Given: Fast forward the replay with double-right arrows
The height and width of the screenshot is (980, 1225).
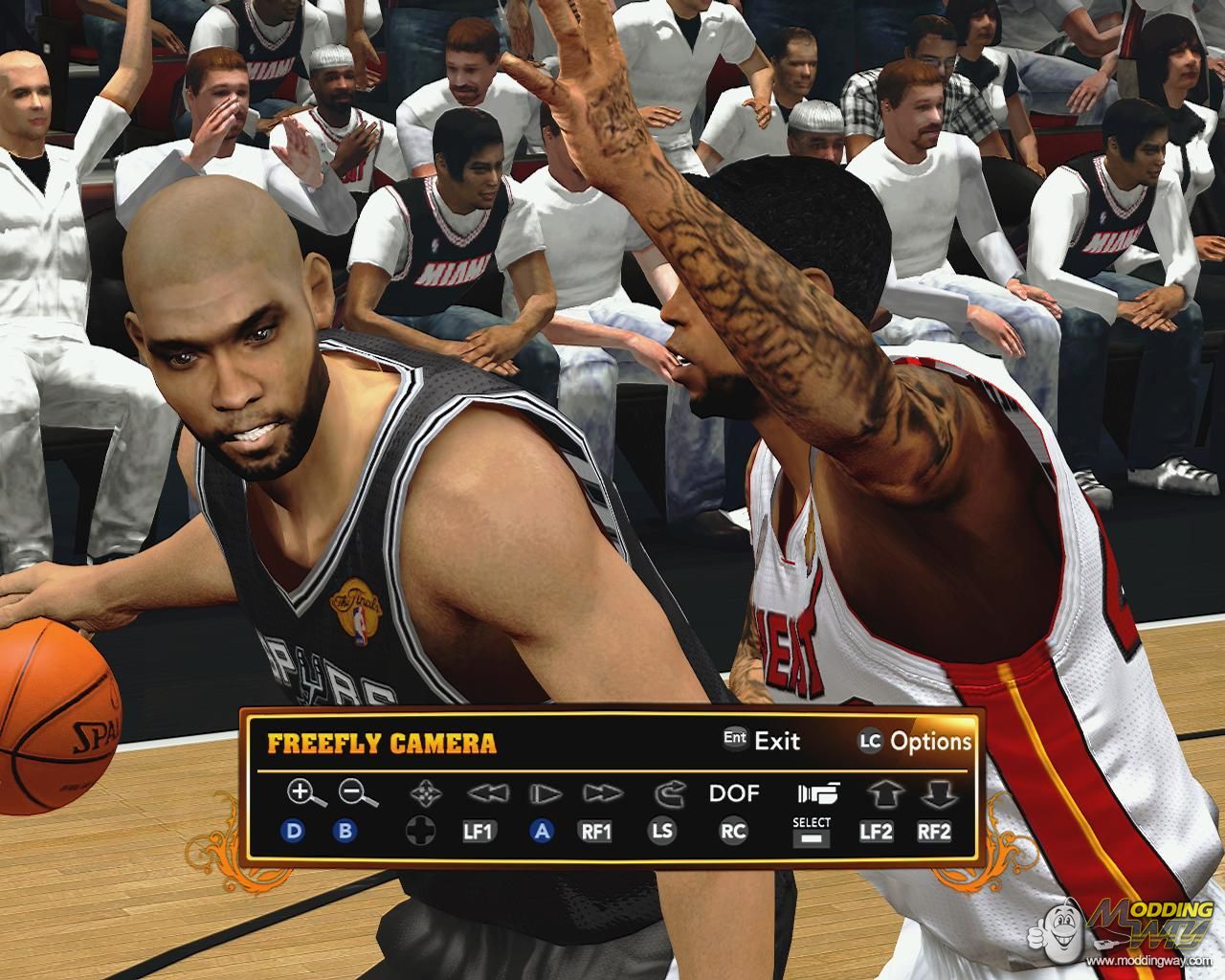Looking at the screenshot, I should point(602,793).
